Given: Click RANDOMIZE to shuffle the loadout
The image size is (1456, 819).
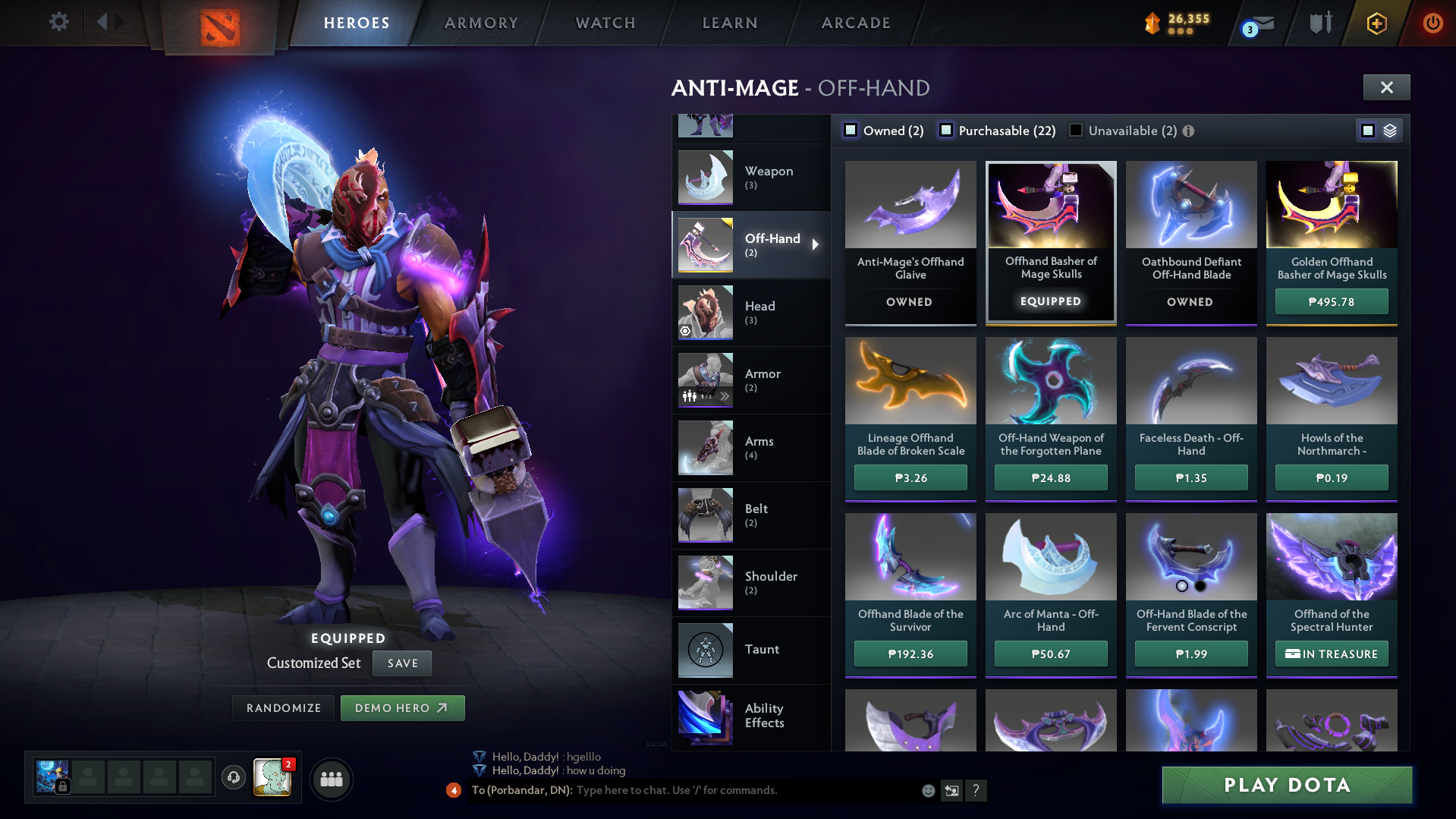Looking at the screenshot, I should pyautogui.click(x=282, y=707).
